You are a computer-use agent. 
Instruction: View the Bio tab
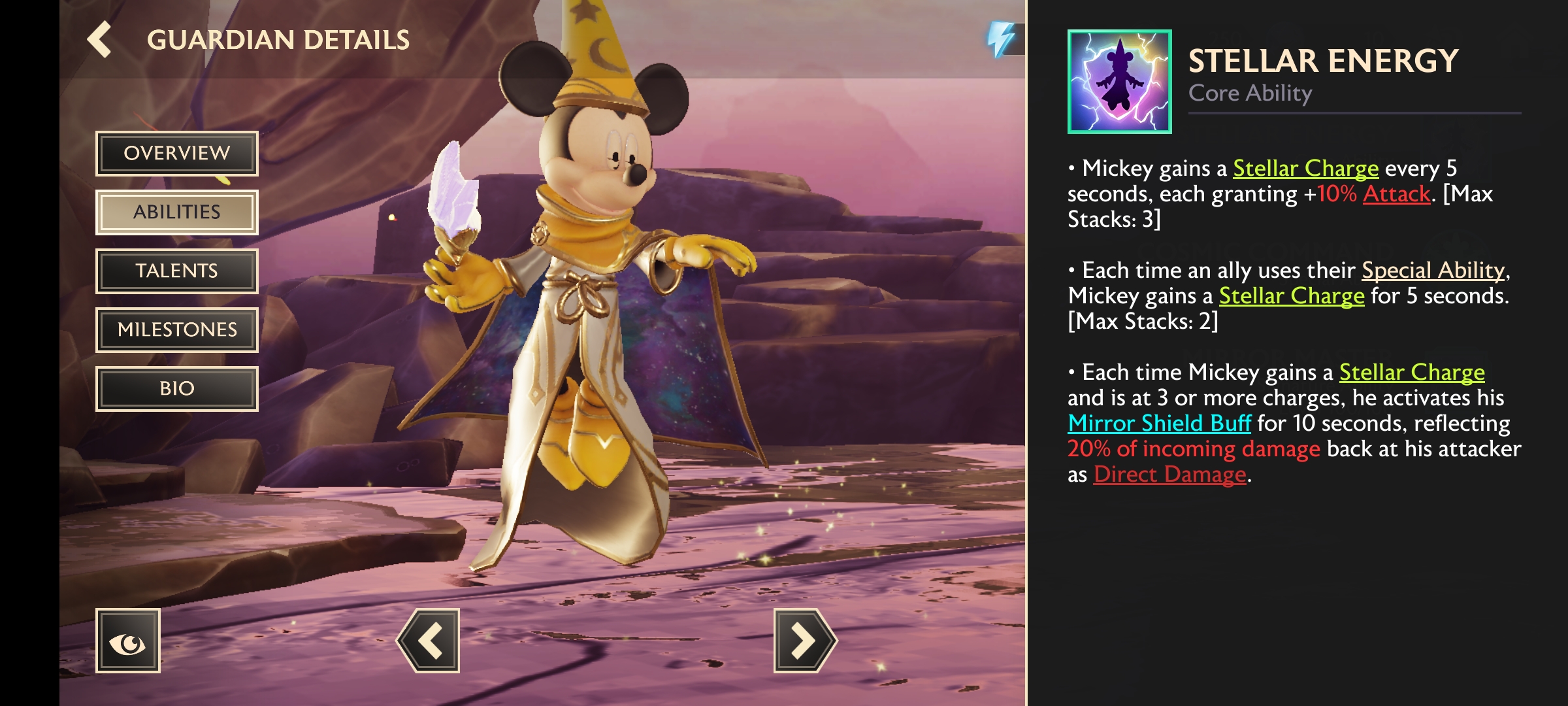pos(177,389)
